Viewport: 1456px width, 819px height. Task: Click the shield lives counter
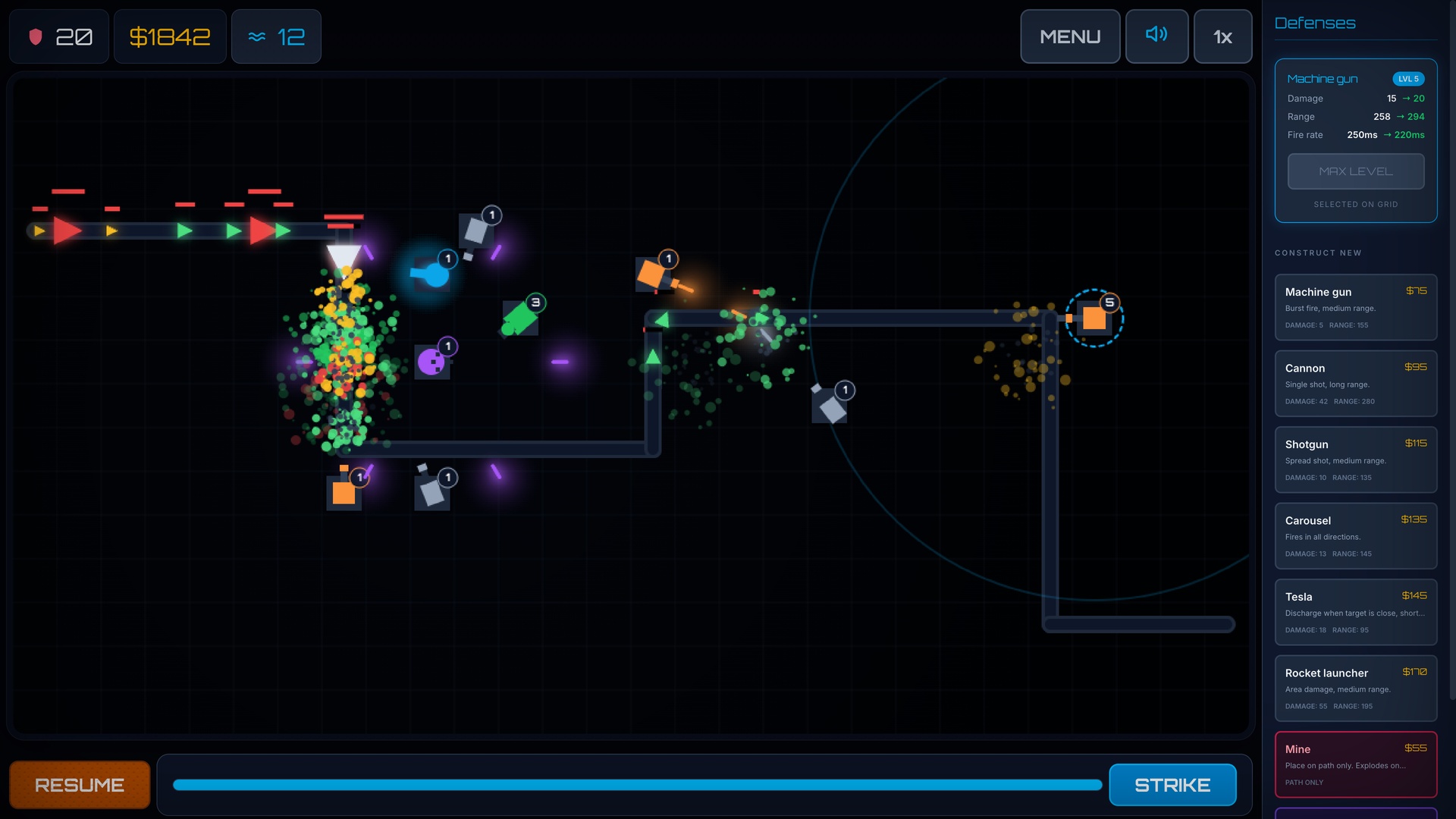tap(58, 36)
